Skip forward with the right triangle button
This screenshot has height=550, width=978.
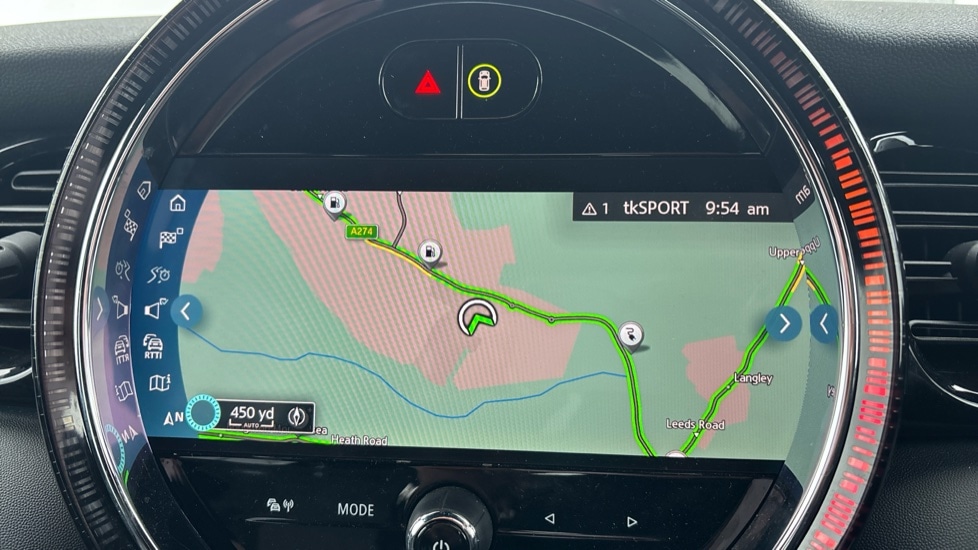(x=631, y=521)
